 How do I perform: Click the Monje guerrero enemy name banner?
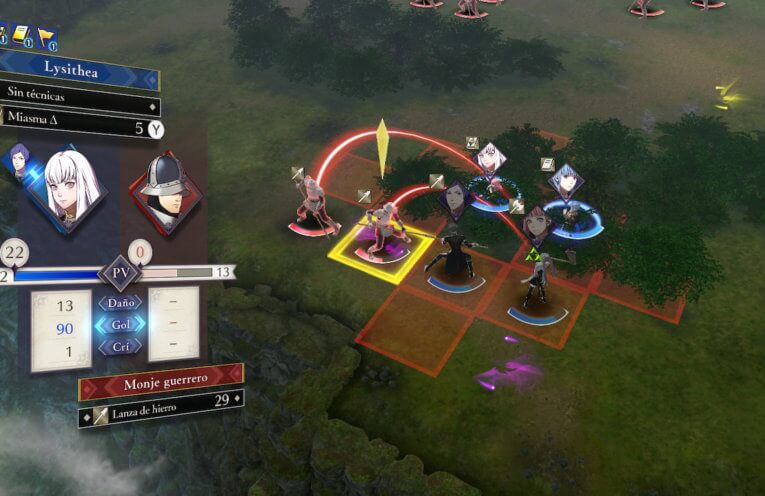(160, 384)
